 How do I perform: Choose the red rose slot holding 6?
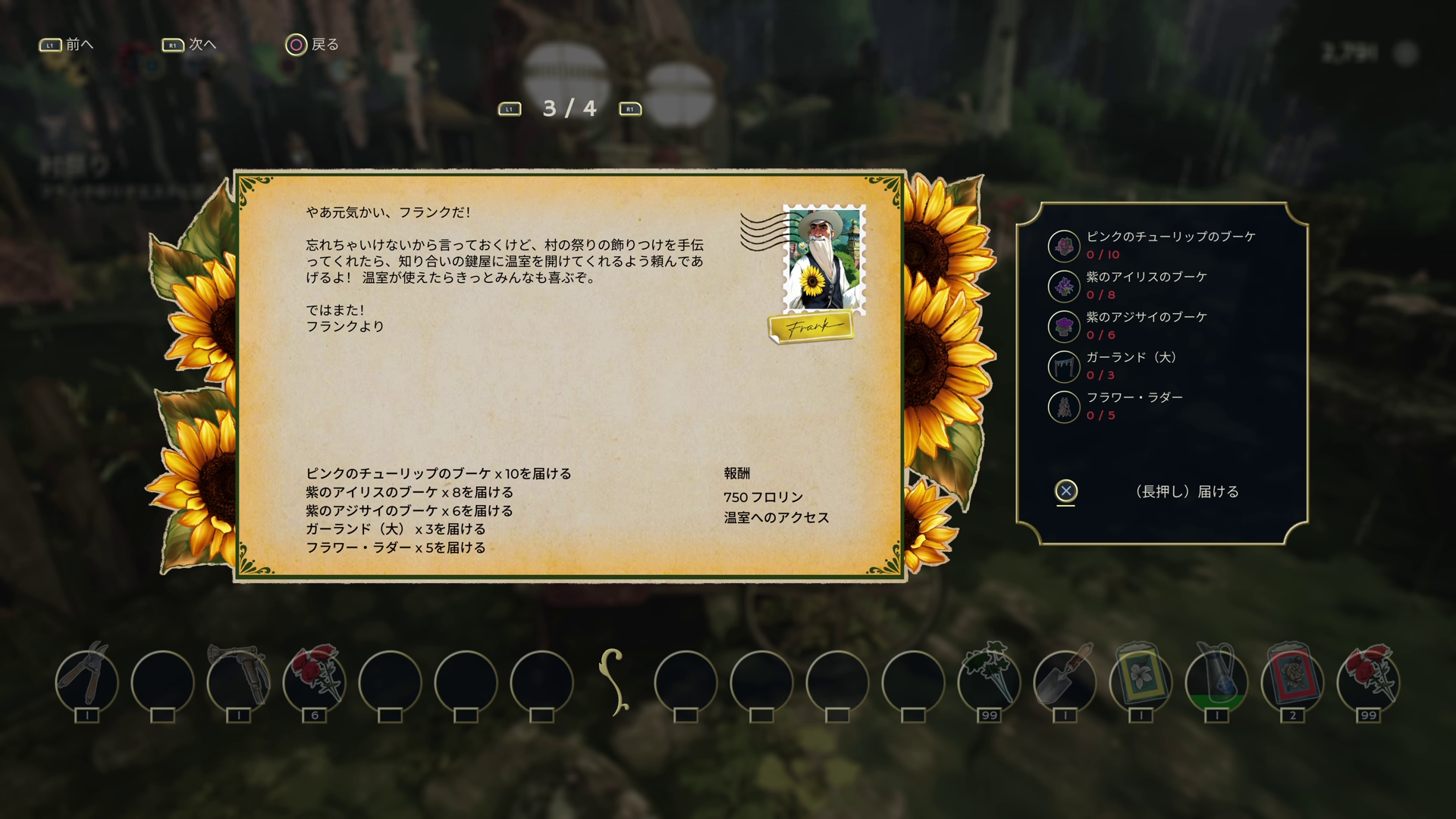(314, 681)
